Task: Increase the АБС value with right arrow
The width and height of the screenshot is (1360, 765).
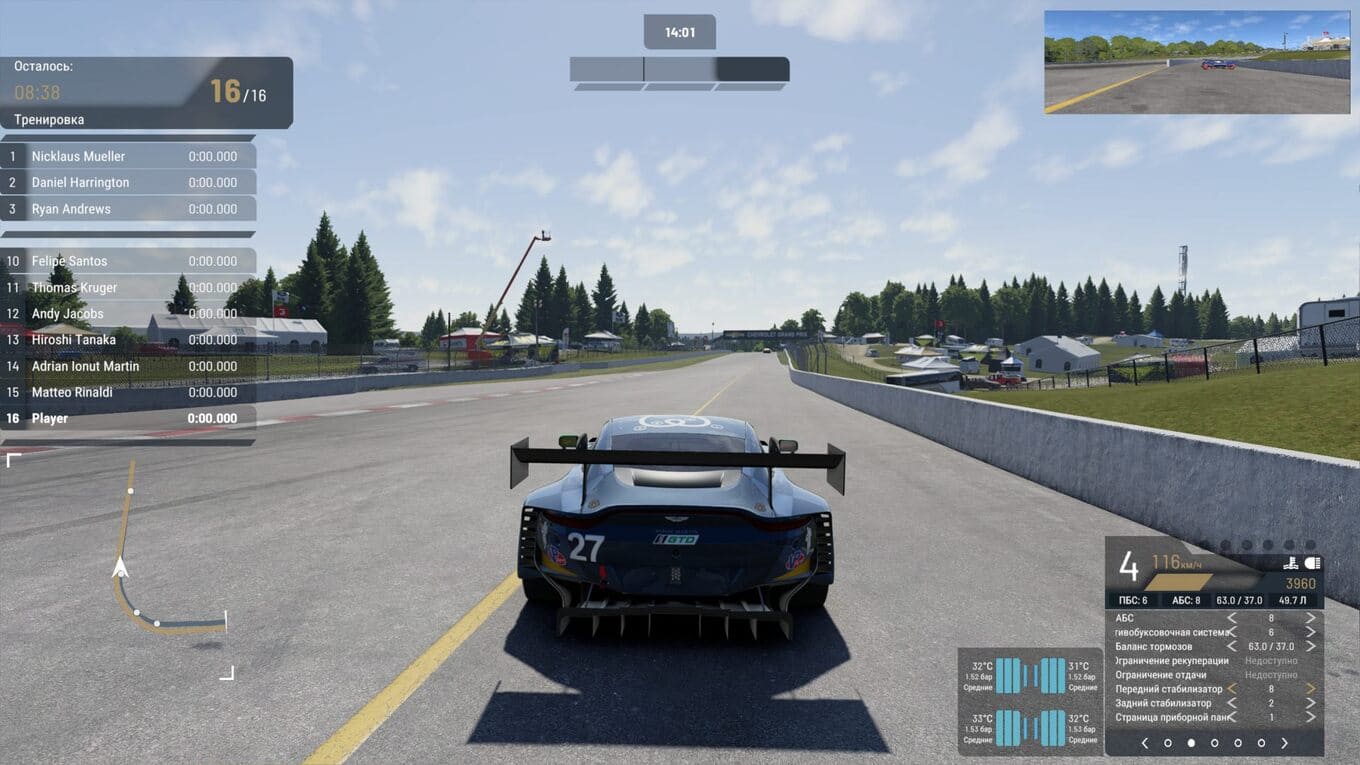Action: pos(1310,618)
